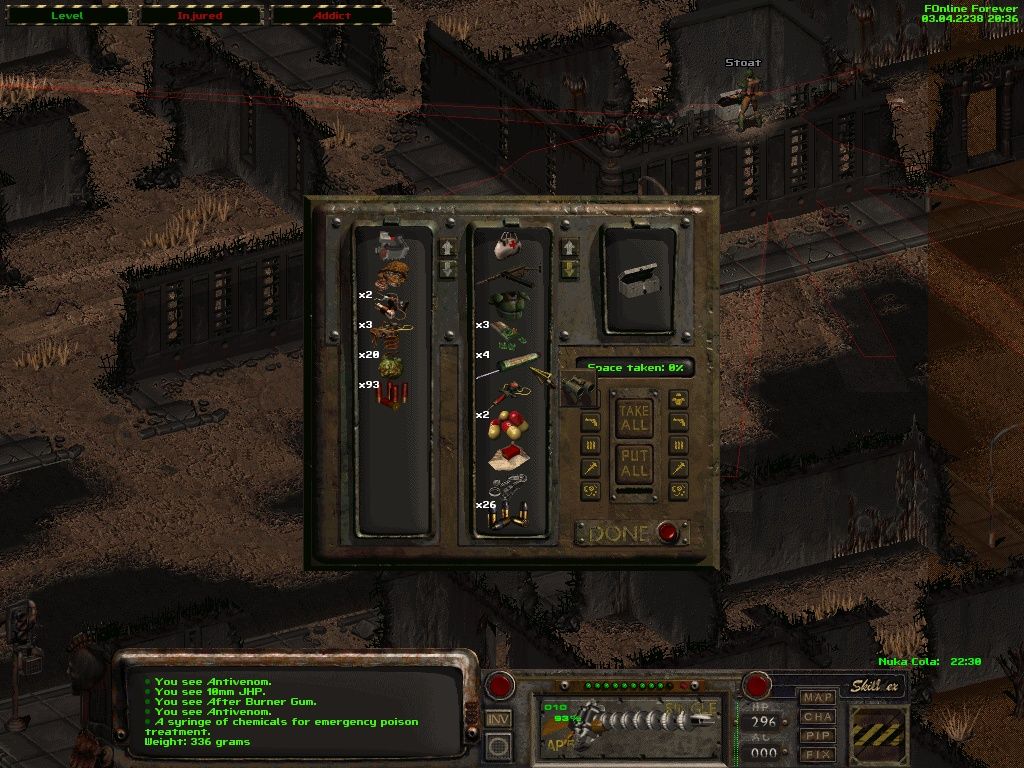The width and height of the screenshot is (1024, 768).
Task: Click the FIX button
Action: click(818, 754)
